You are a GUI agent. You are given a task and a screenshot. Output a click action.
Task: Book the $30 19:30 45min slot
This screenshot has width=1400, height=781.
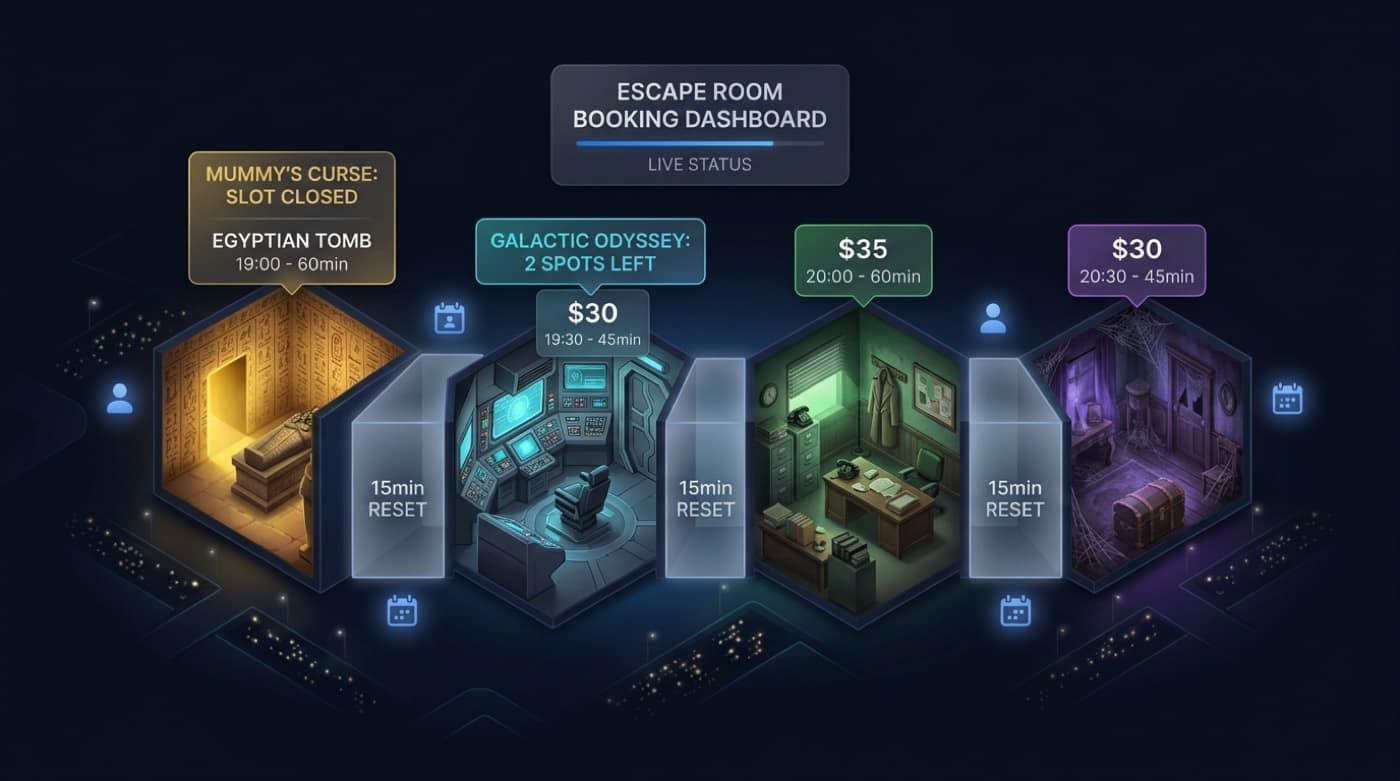592,323
